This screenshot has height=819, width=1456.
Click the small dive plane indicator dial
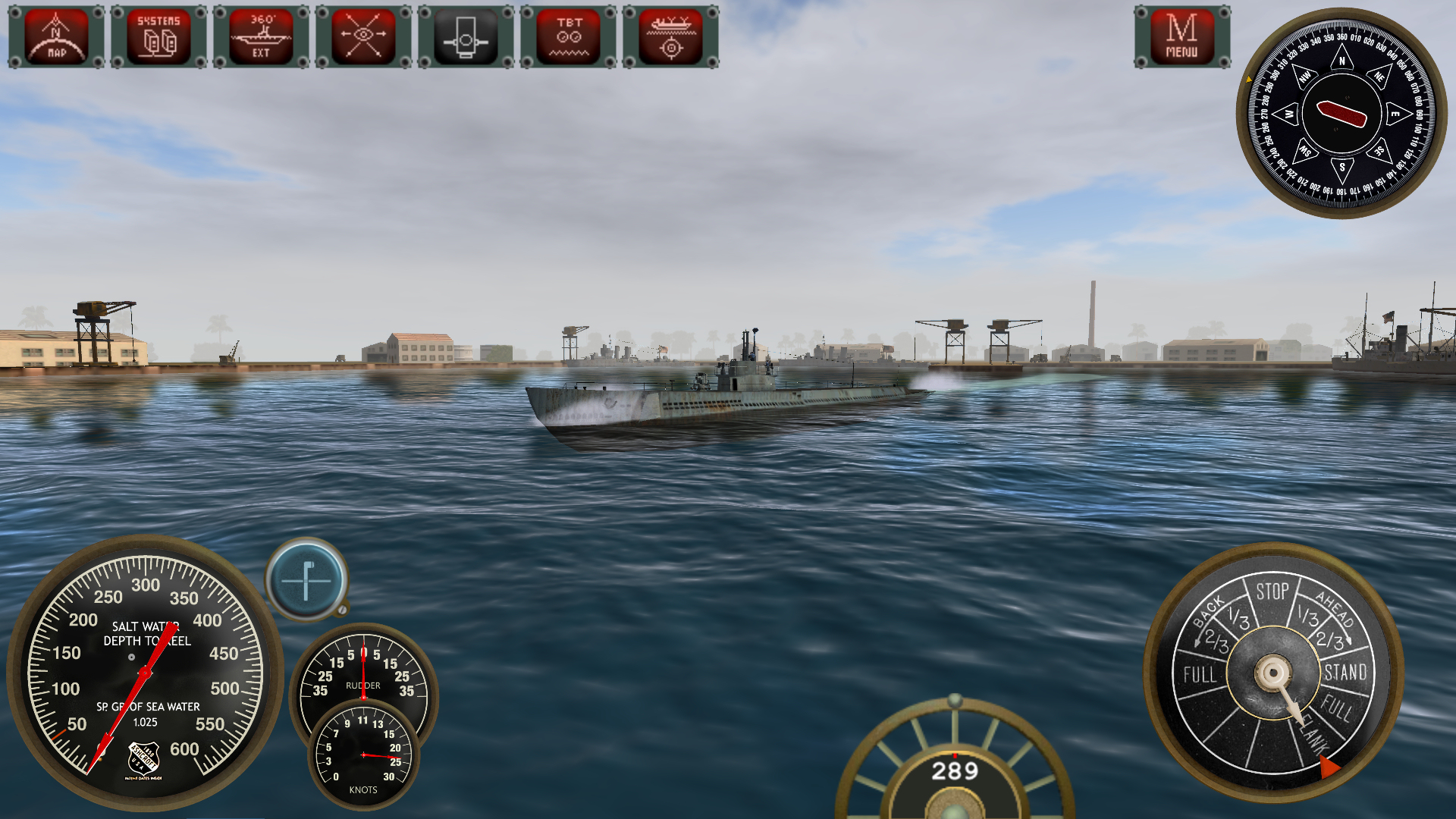306,582
